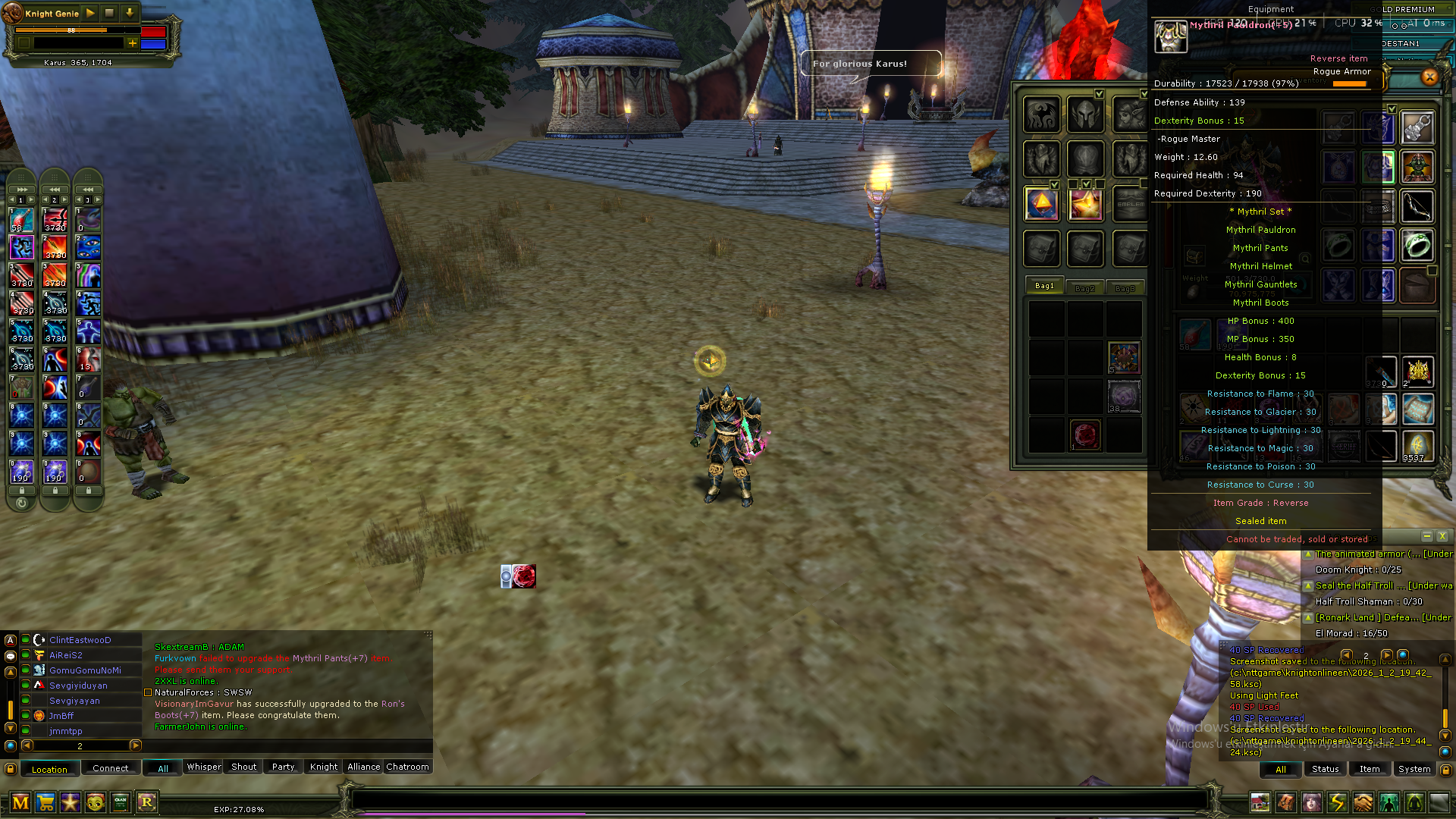1456x819 pixels.
Task: Open the Alliance chat tab
Action: [x=363, y=767]
